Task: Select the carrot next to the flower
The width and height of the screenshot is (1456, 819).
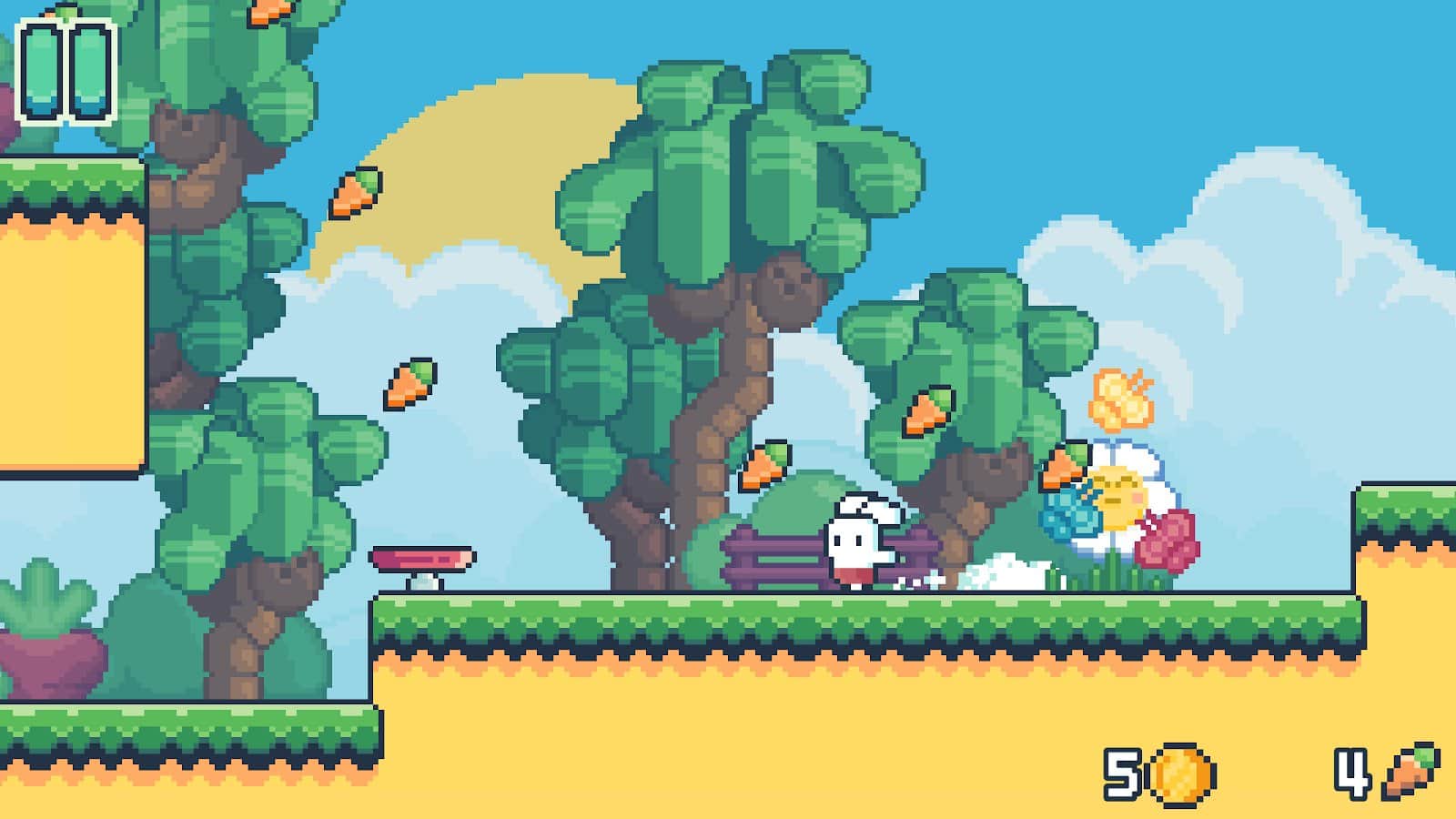Action: tap(1063, 464)
